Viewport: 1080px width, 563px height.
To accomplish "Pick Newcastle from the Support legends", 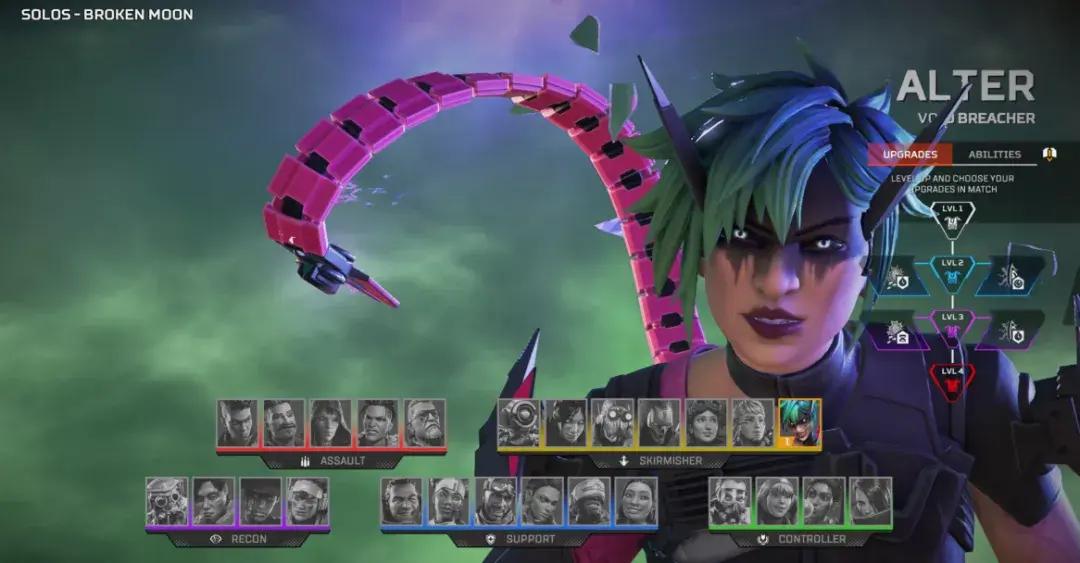I will [495, 500].
